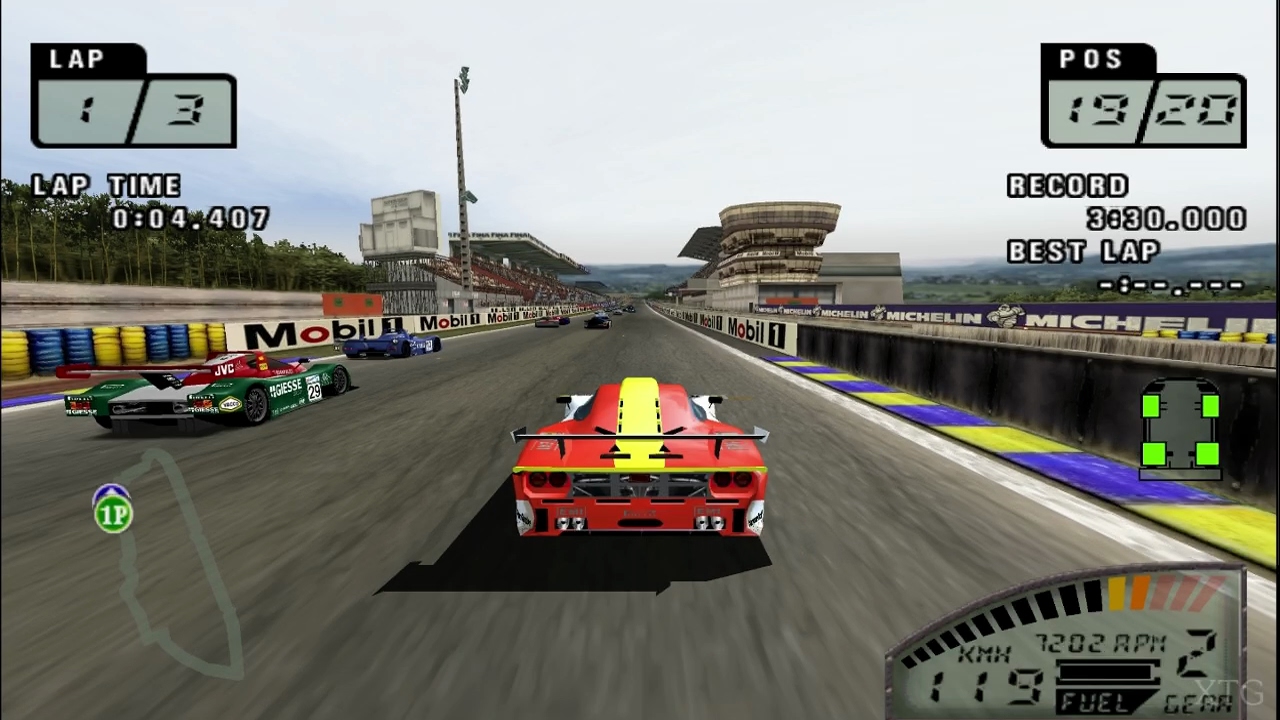The image size is (1280, 720).
Task: Select the LAP TIME label
Action: click(103, 185)
